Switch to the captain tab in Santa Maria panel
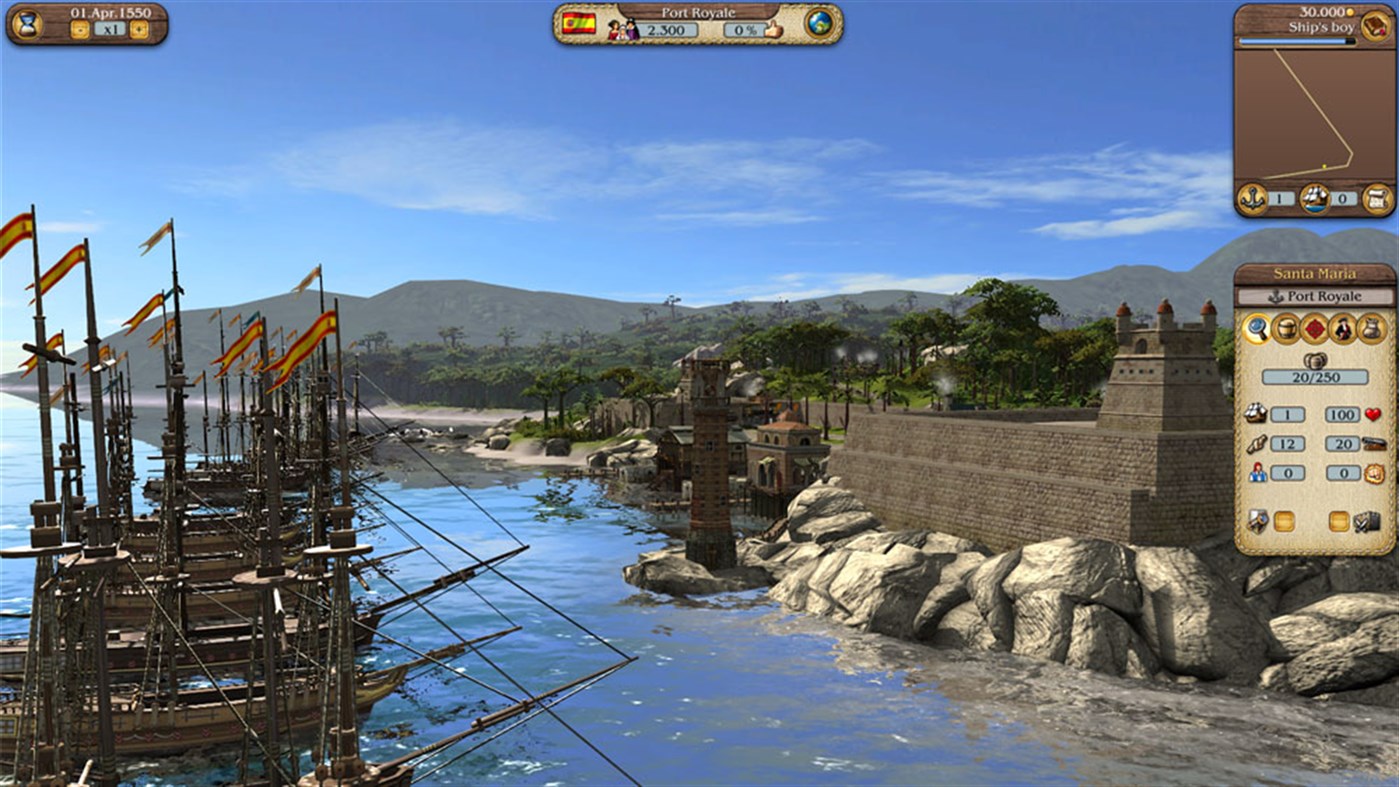 (1344, 329)
